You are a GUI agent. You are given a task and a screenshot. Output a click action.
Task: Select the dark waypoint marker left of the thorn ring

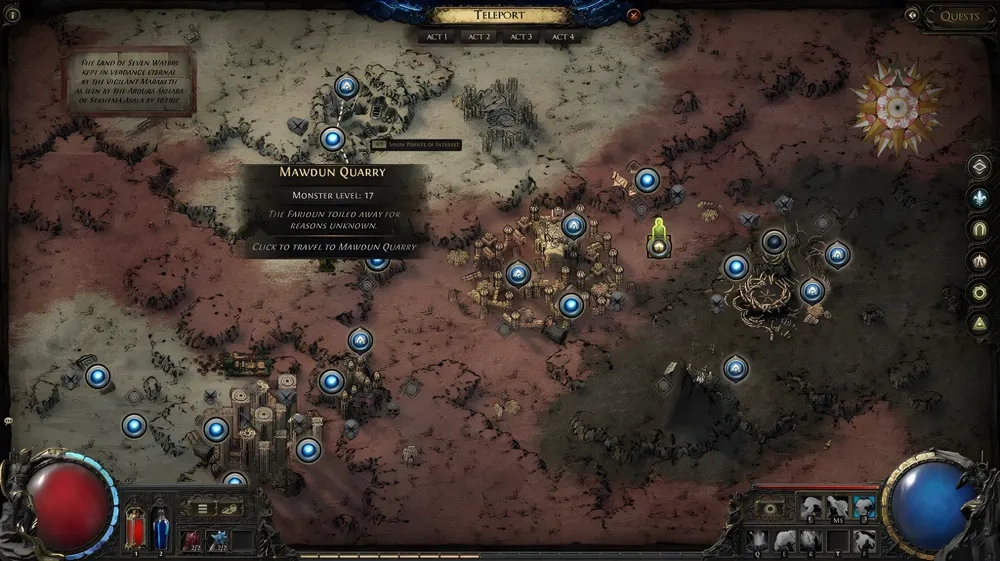[773, 241]
